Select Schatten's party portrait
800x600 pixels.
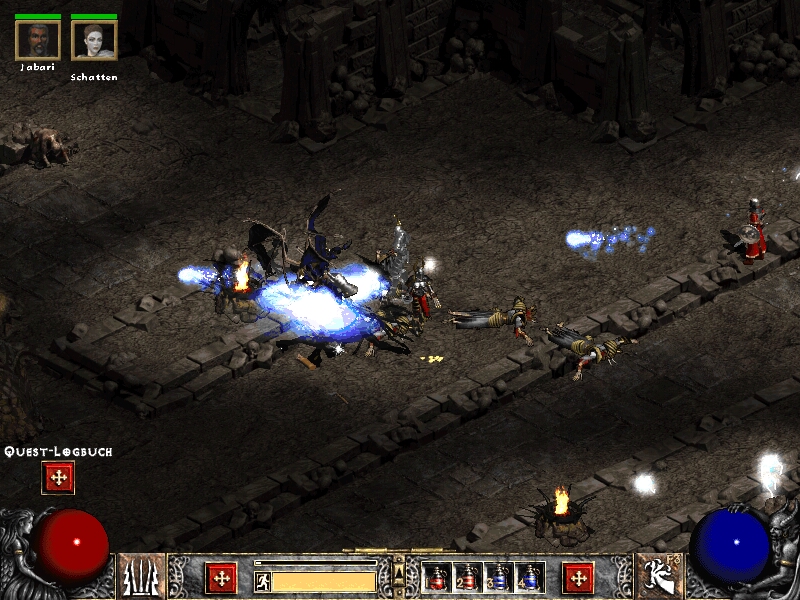[94, 40]
